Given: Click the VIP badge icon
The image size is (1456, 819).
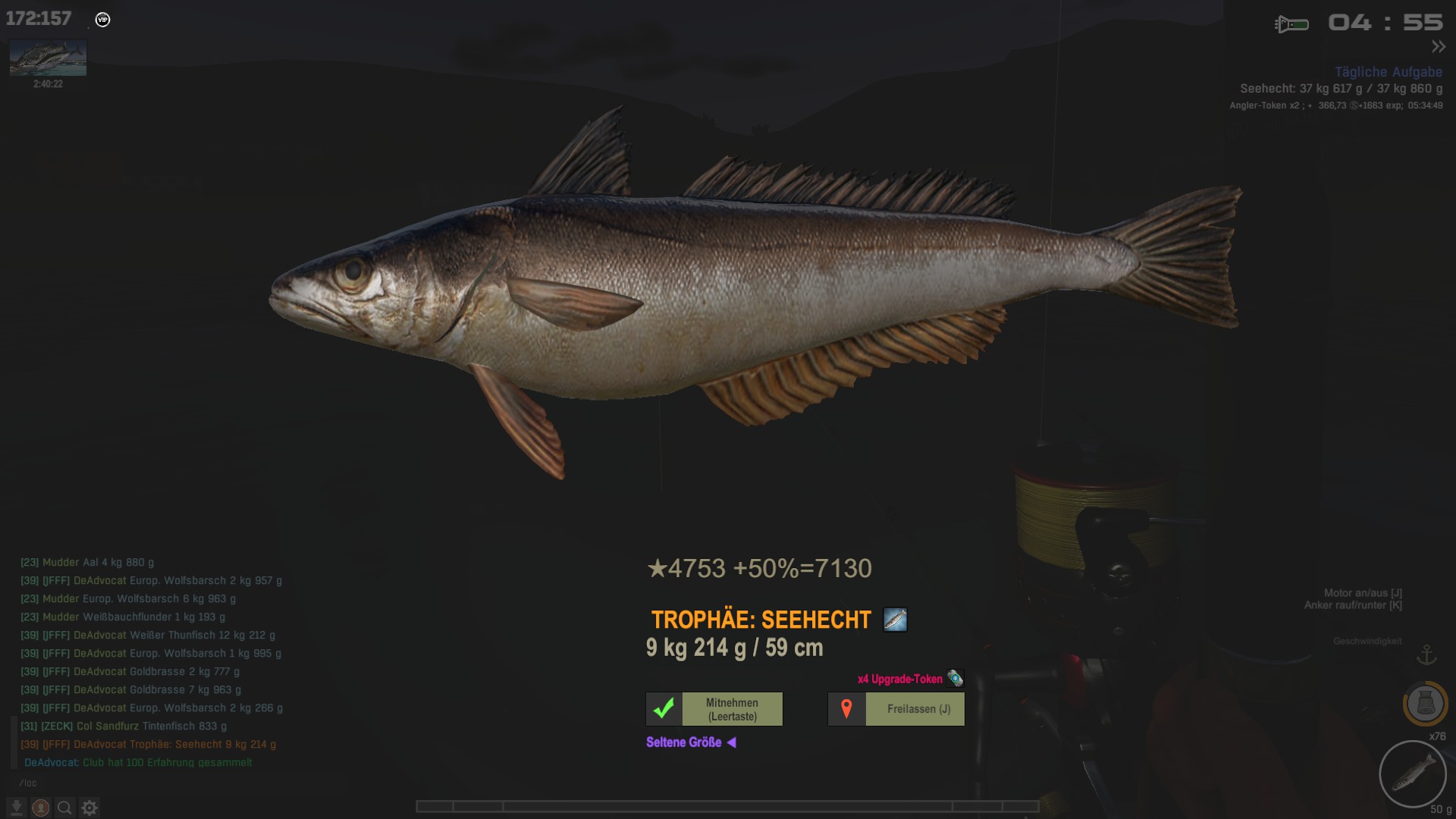Looking at the screenshot, I should pyautogui.click(x=103, y=20).
